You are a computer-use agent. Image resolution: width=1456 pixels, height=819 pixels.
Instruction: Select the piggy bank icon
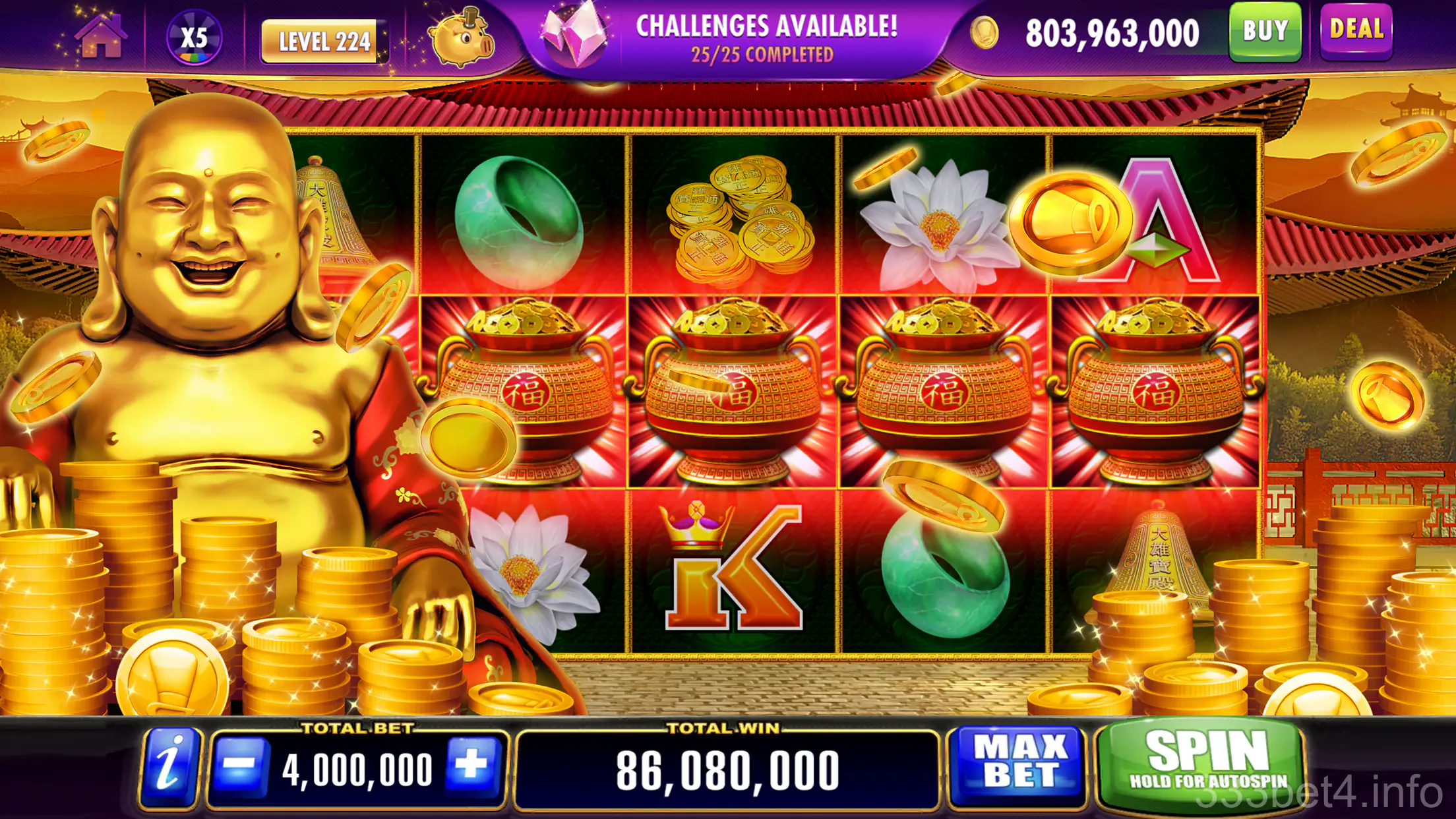[x=462, y=41]
